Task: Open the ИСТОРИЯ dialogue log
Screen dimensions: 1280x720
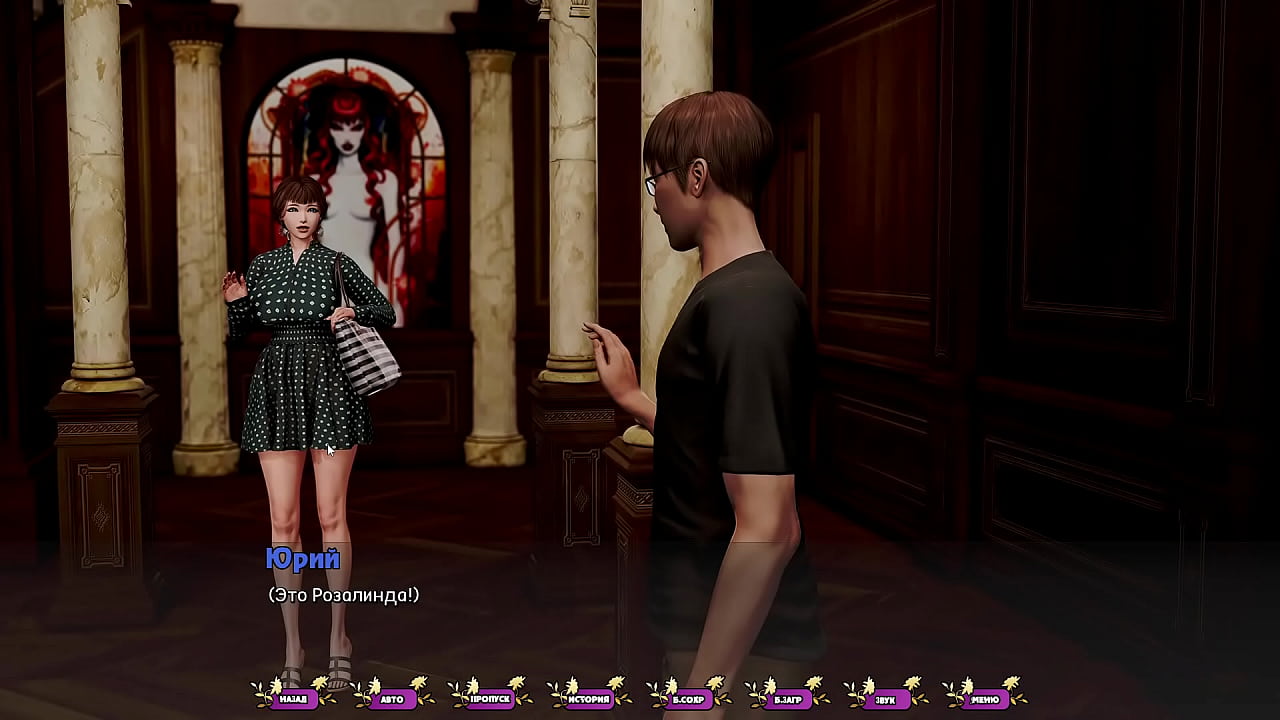Action: click(589, 699)
